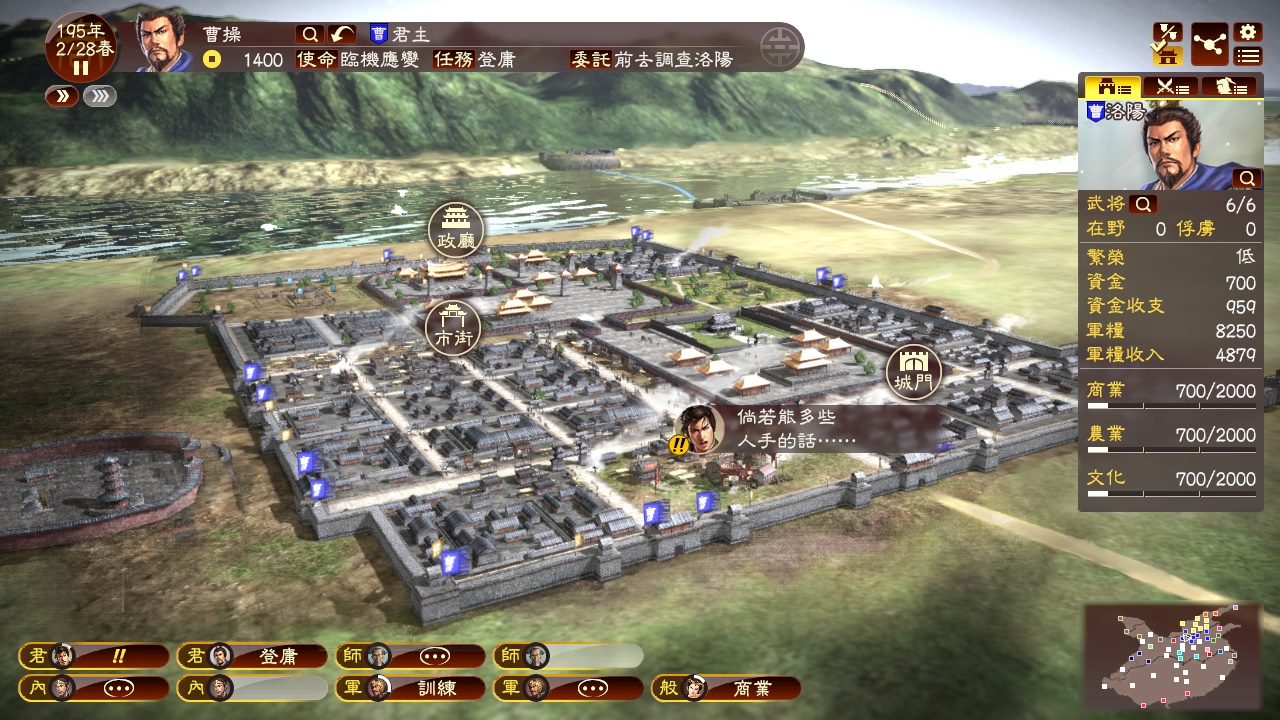Open the gear settings button
The width and height of the screenshot is (1280, 720).
[x=1247, y=32]
